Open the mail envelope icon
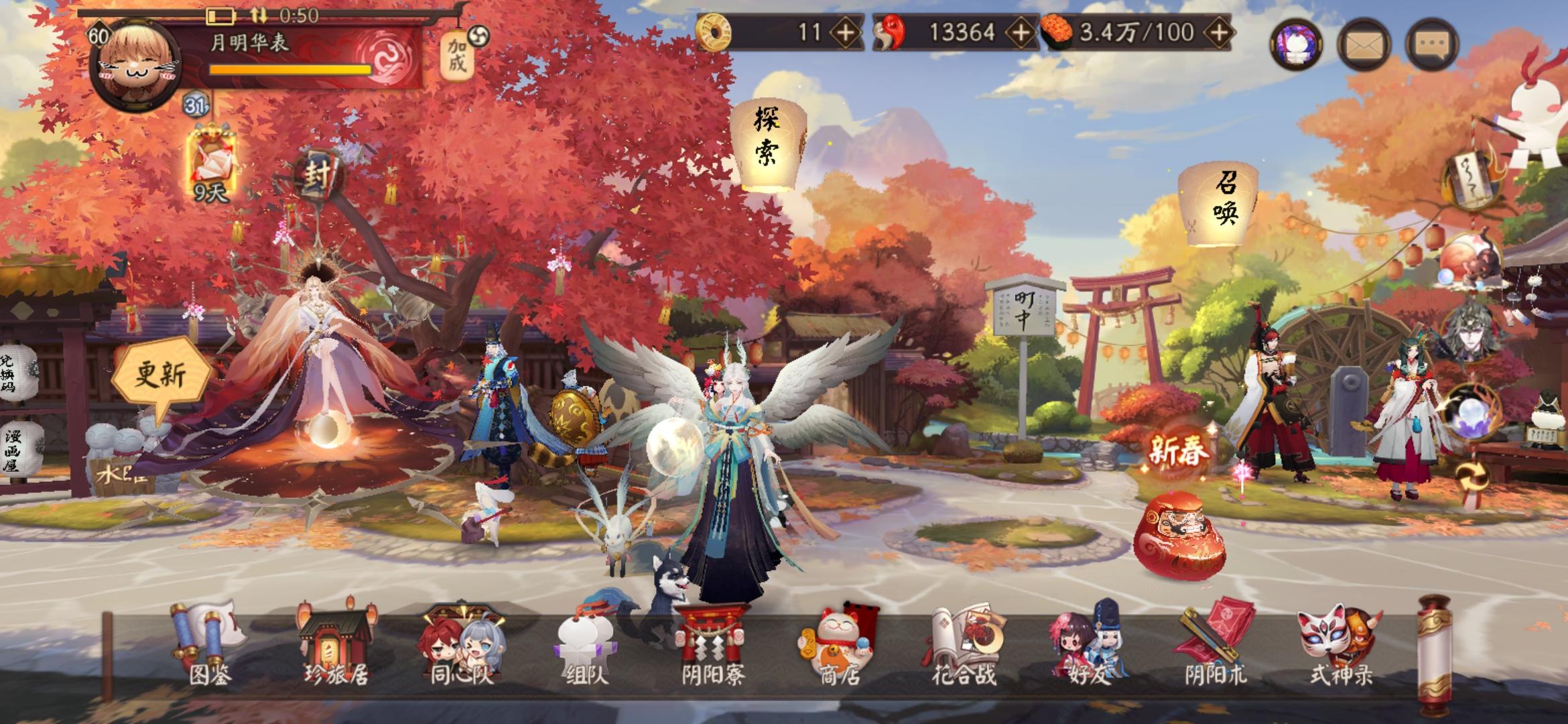 pyautogui.click(x=1365, y=47)
